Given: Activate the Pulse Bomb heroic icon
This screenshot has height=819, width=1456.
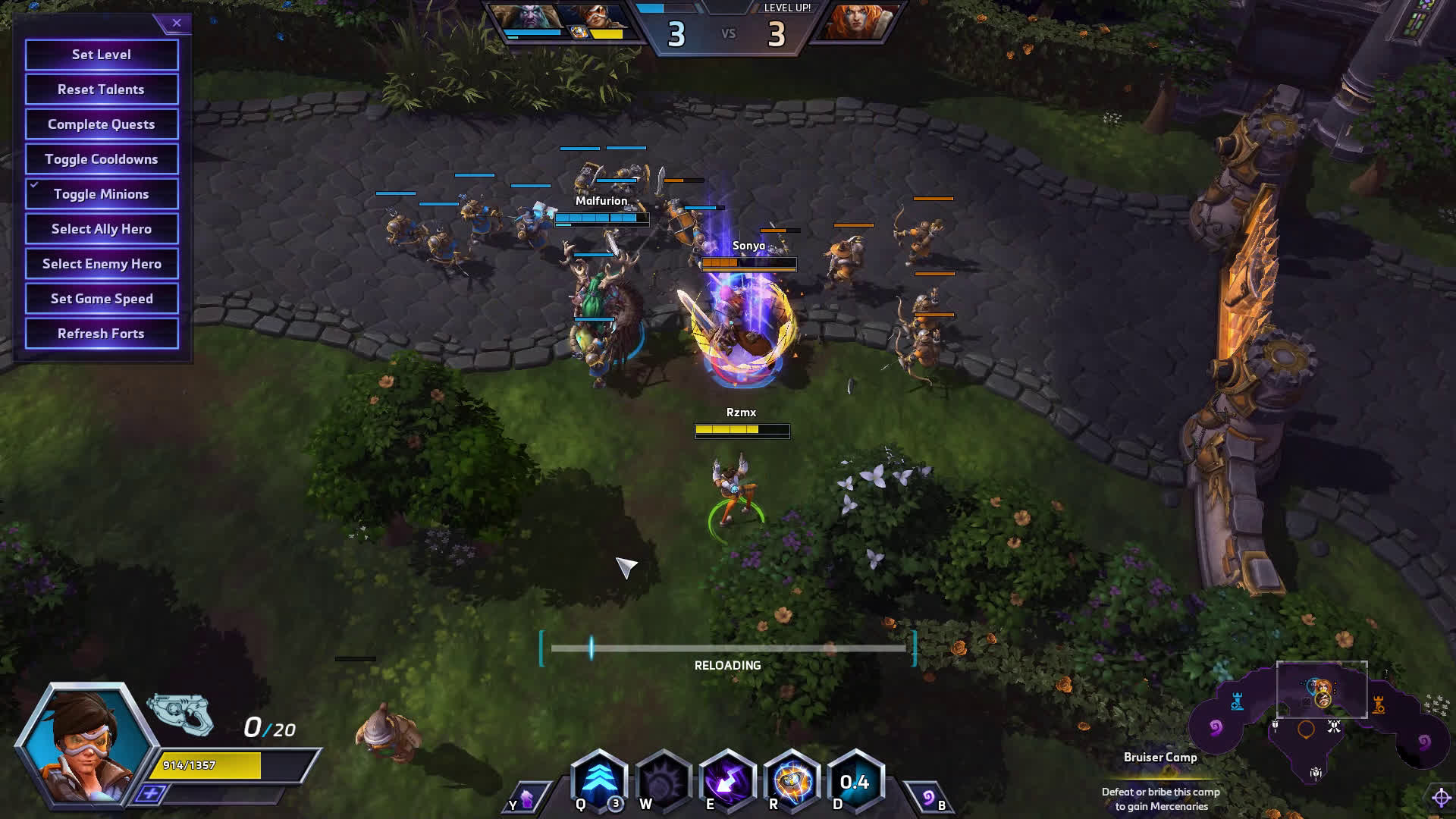Looking at the screenshot, I should click(x=792, y=781).
